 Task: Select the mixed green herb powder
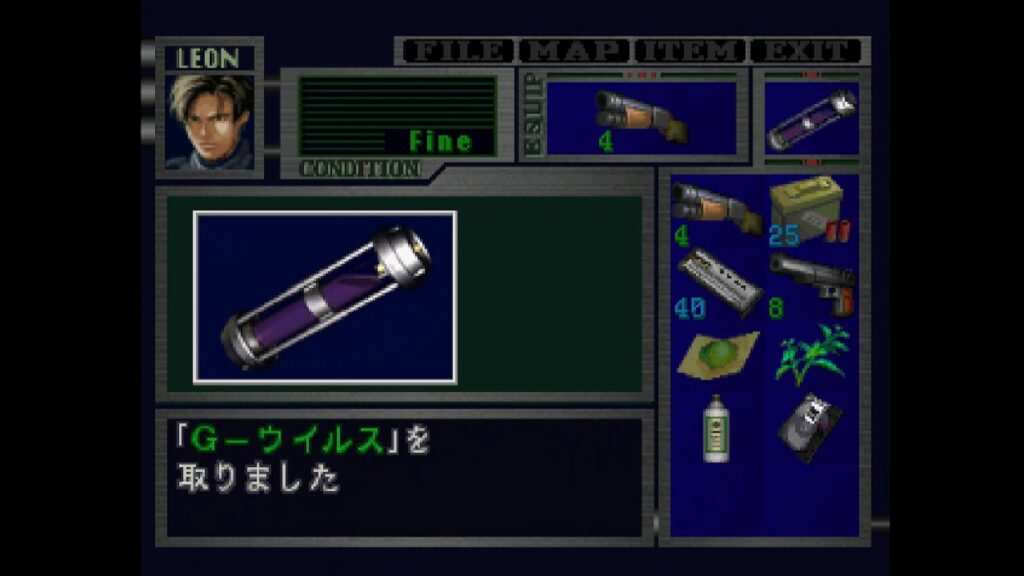point(714,355)
